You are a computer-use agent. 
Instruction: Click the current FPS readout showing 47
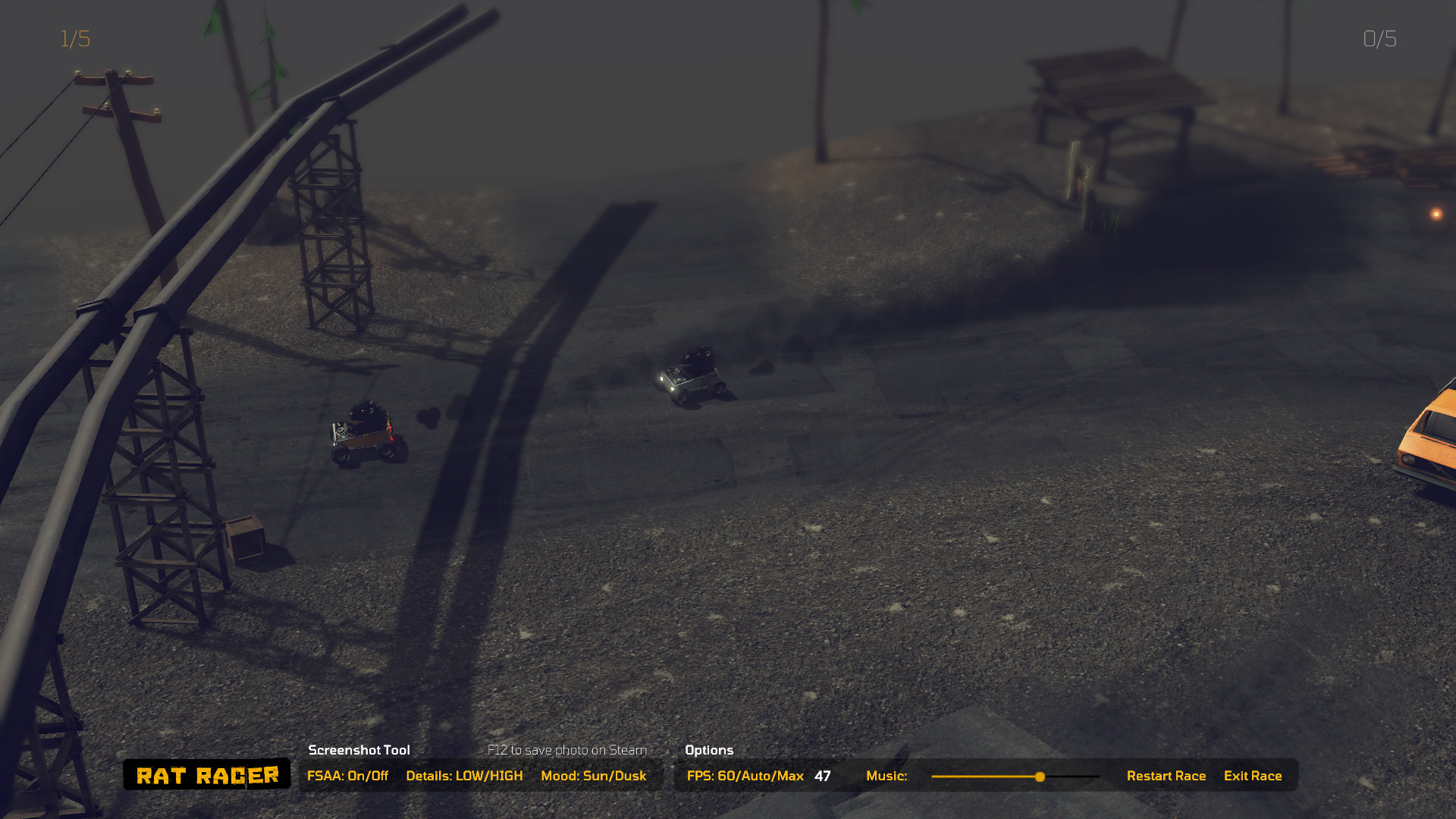[x=821, y=776]
